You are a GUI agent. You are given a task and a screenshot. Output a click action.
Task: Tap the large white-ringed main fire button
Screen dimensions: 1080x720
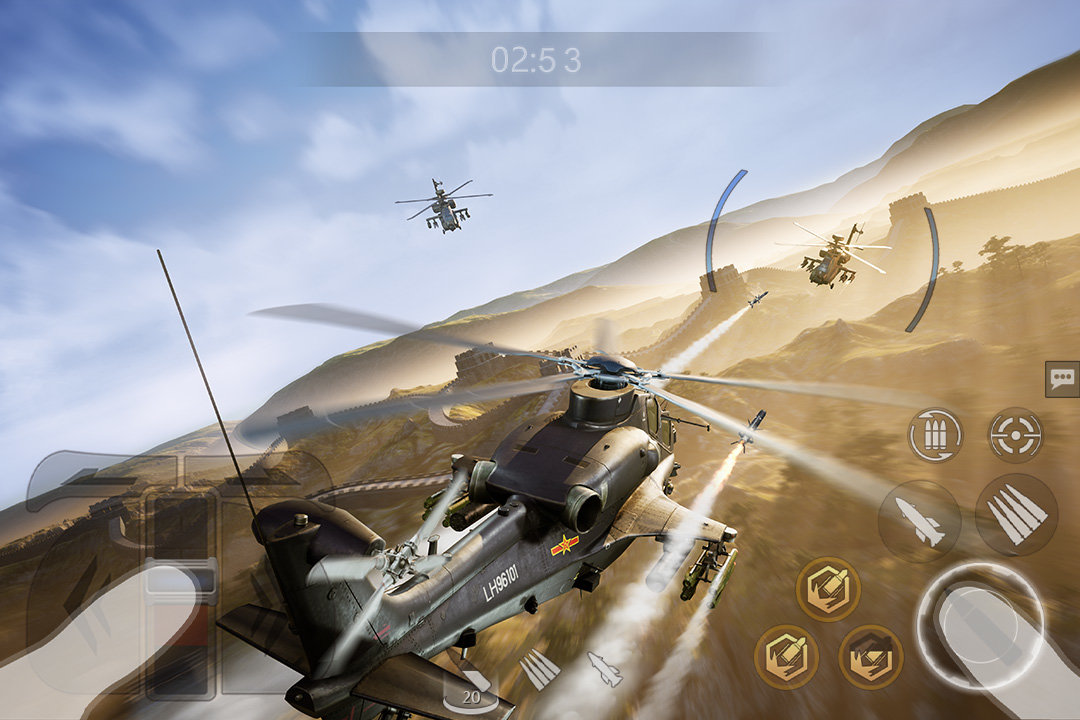click(979, 625)
